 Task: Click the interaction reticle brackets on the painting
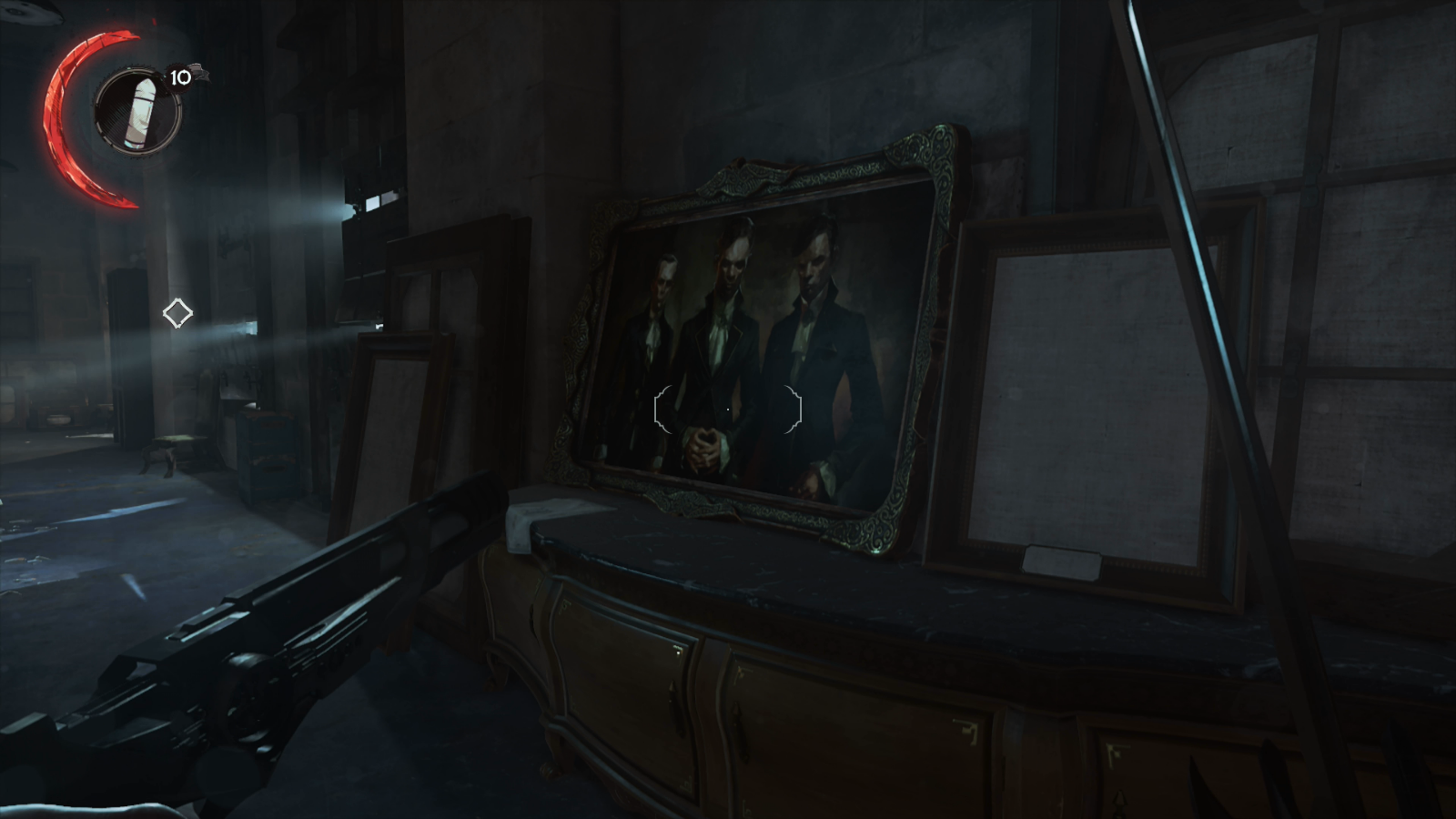tap(728, 409)
